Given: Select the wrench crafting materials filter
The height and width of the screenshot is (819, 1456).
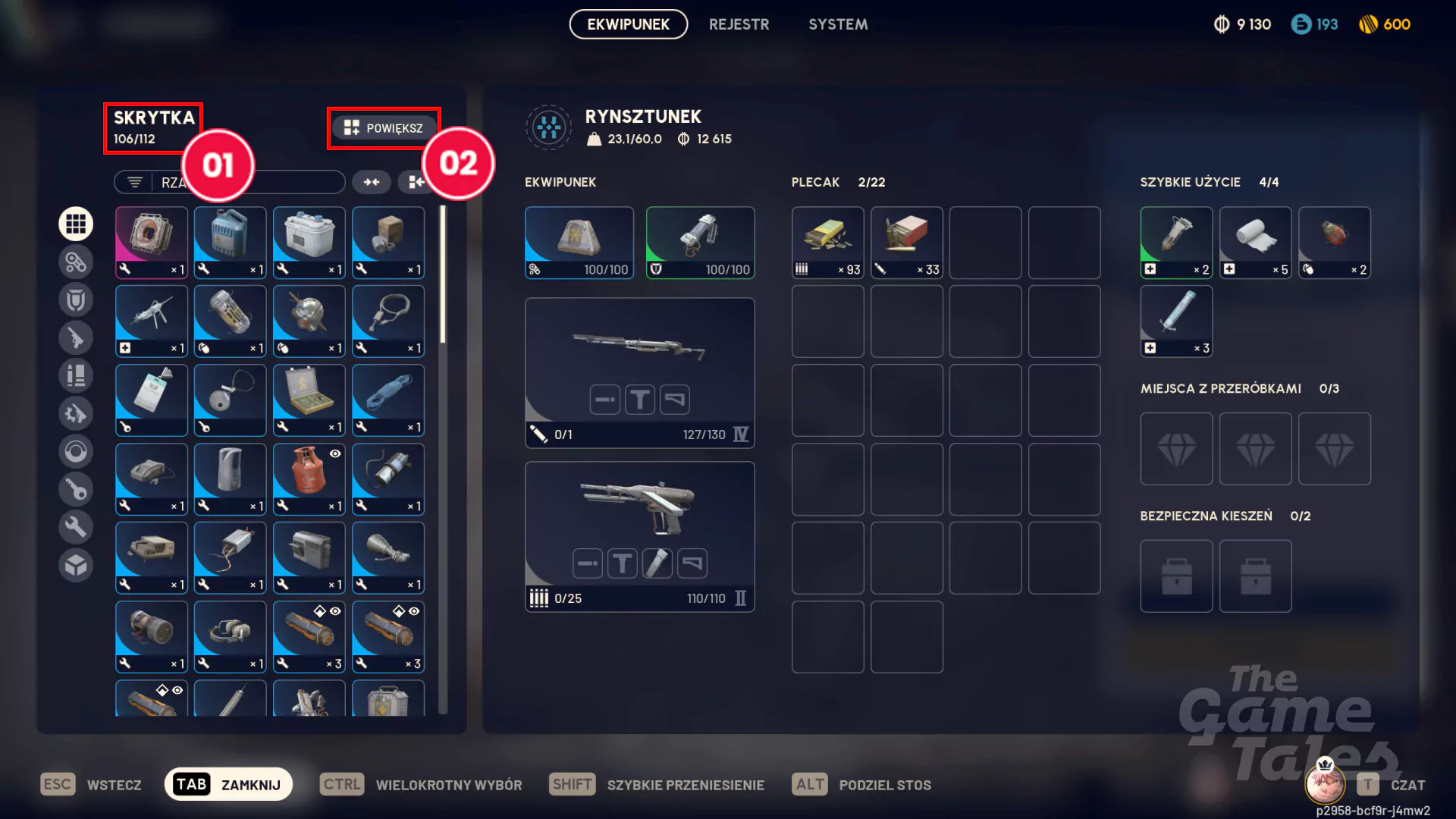Looking at the screenshot, I should click(76, 526).
